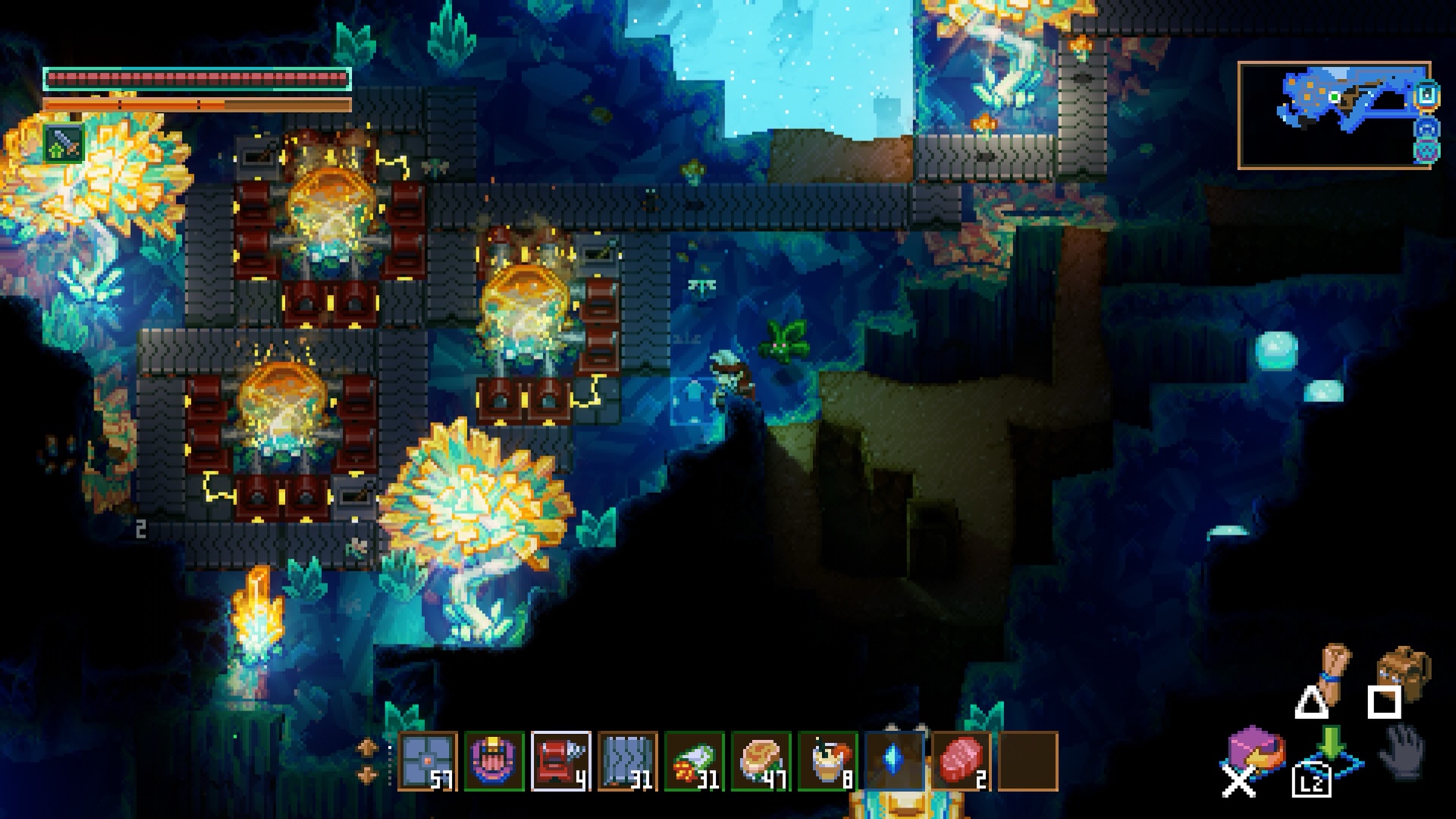Select the green wrap food slot
The image size is (1456, 819).
694,761
